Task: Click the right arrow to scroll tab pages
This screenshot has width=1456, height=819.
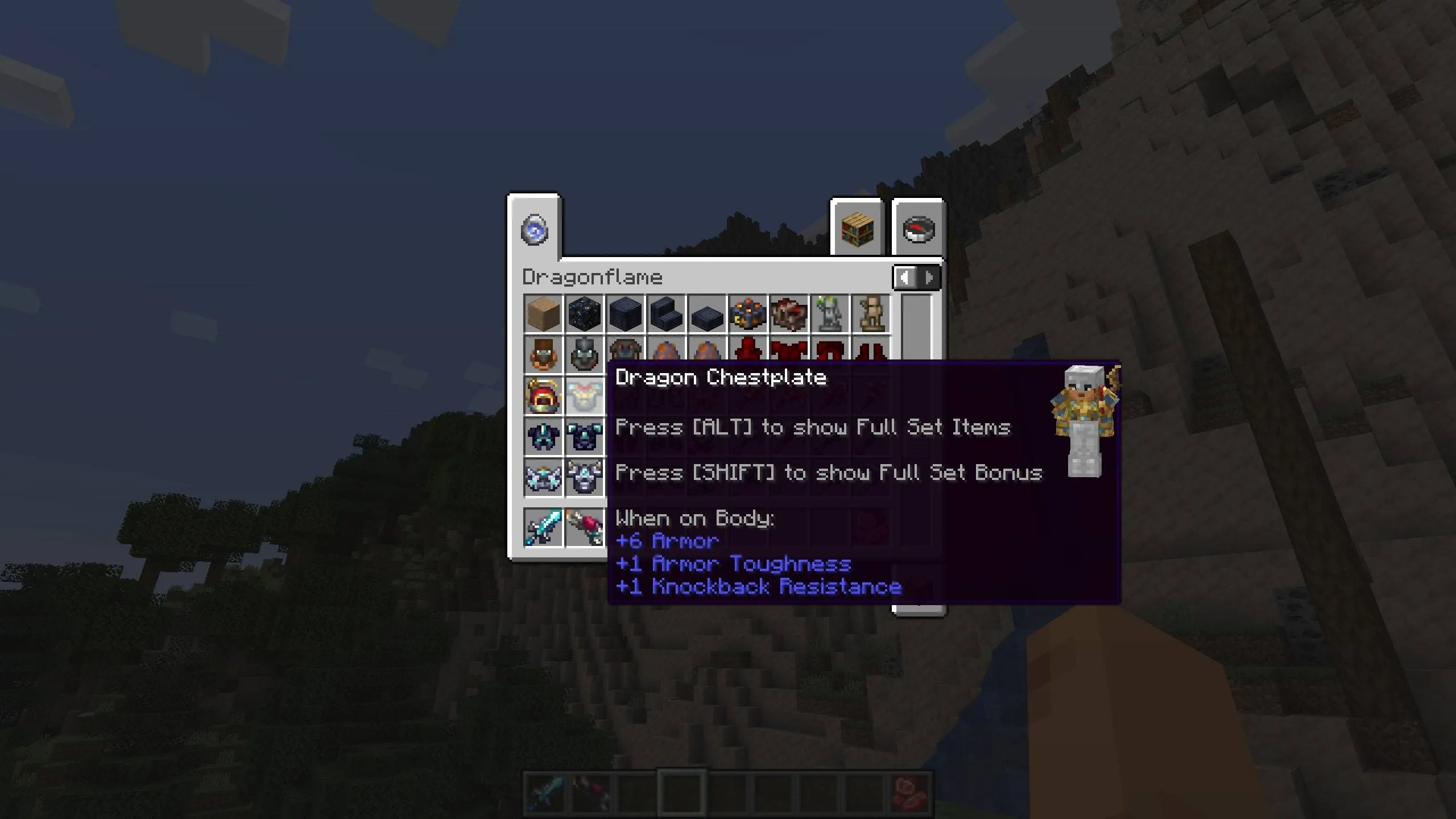Action: pos(929,278)
